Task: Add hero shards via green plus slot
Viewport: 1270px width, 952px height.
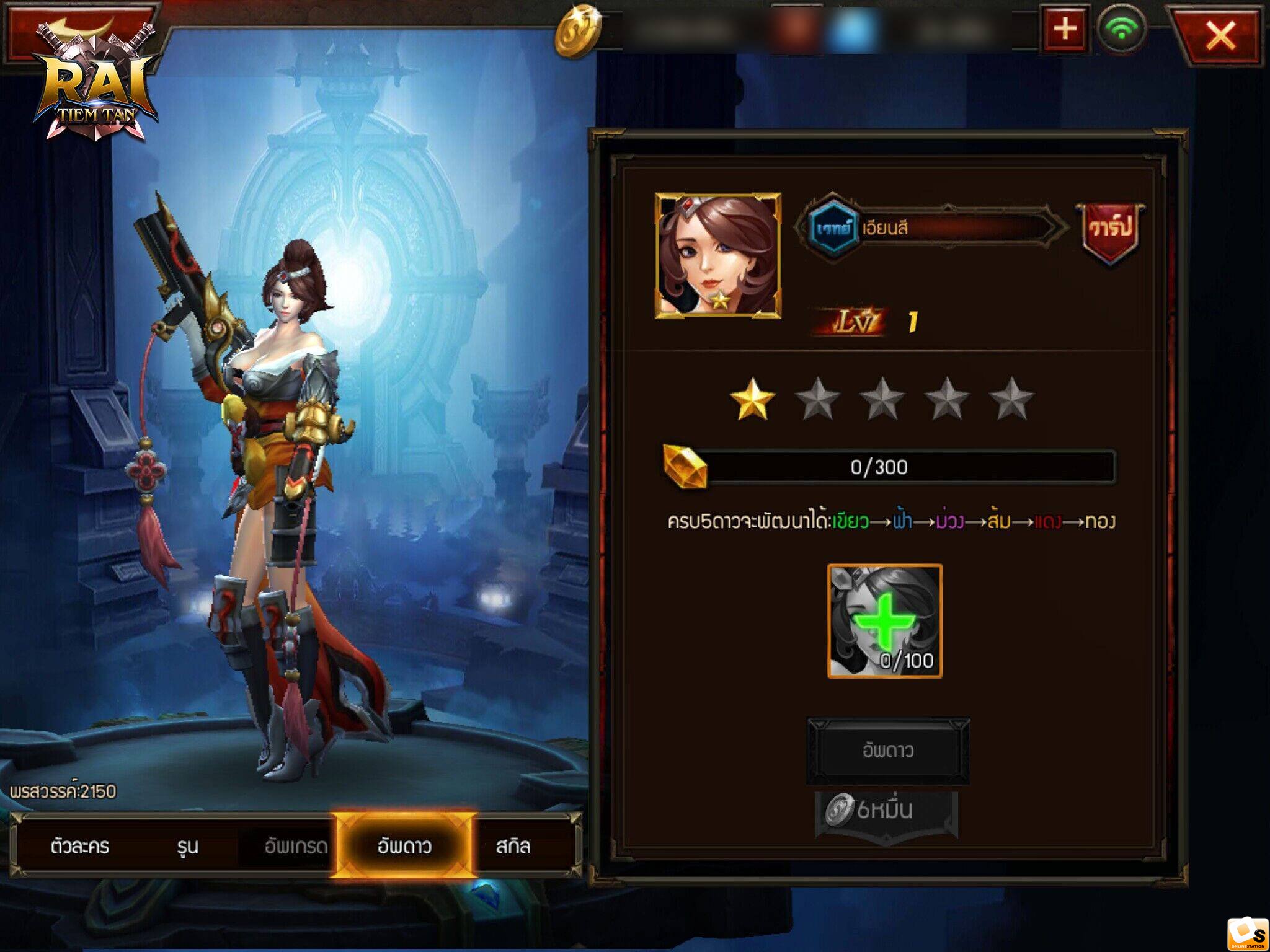Action: click(885, 620)
